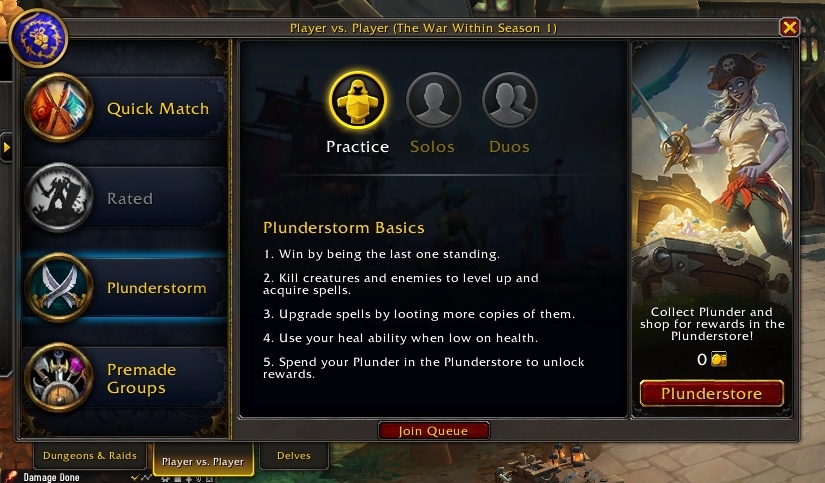This screenshot has width=825, height=483.
Task: Choose the Solos mode
Action: [433, 101]
